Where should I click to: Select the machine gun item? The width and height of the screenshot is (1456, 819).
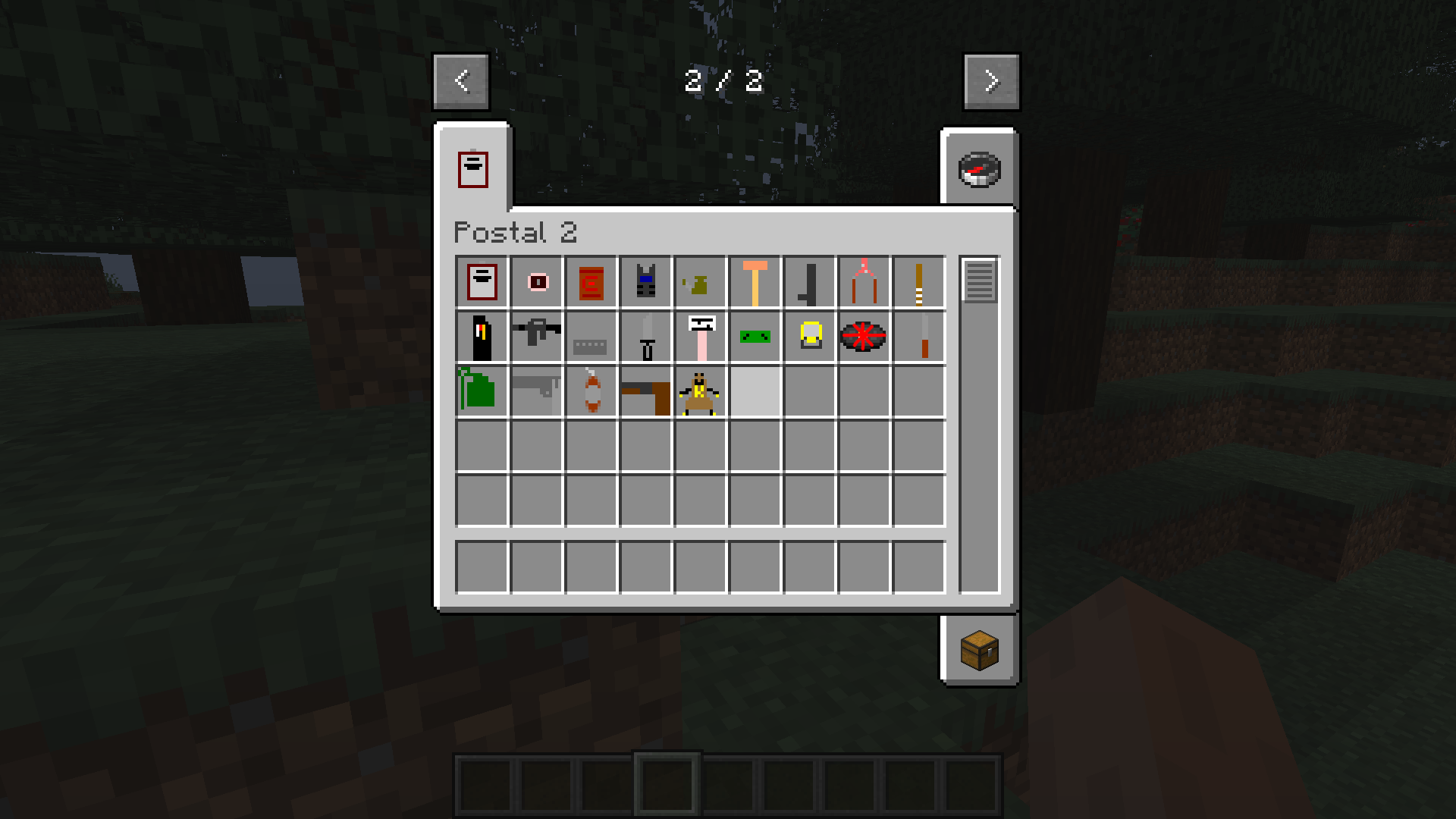(536, 337)
